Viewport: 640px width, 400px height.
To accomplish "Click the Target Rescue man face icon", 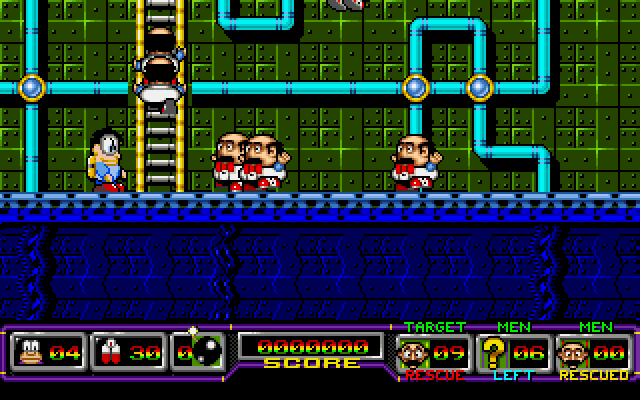I will tap(413, 352).
